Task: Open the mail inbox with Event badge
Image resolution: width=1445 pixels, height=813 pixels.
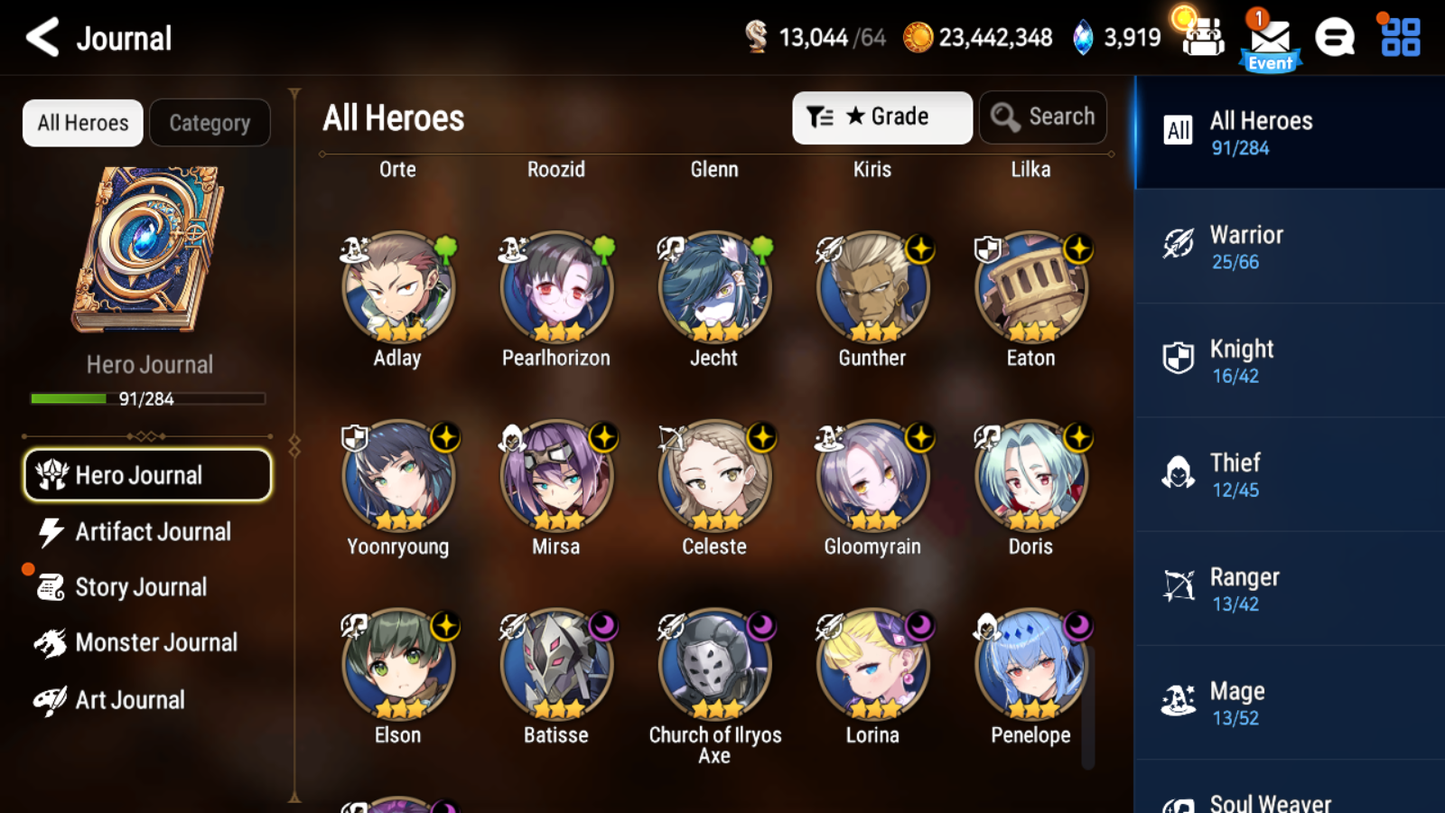Action: pos(1268,38)
